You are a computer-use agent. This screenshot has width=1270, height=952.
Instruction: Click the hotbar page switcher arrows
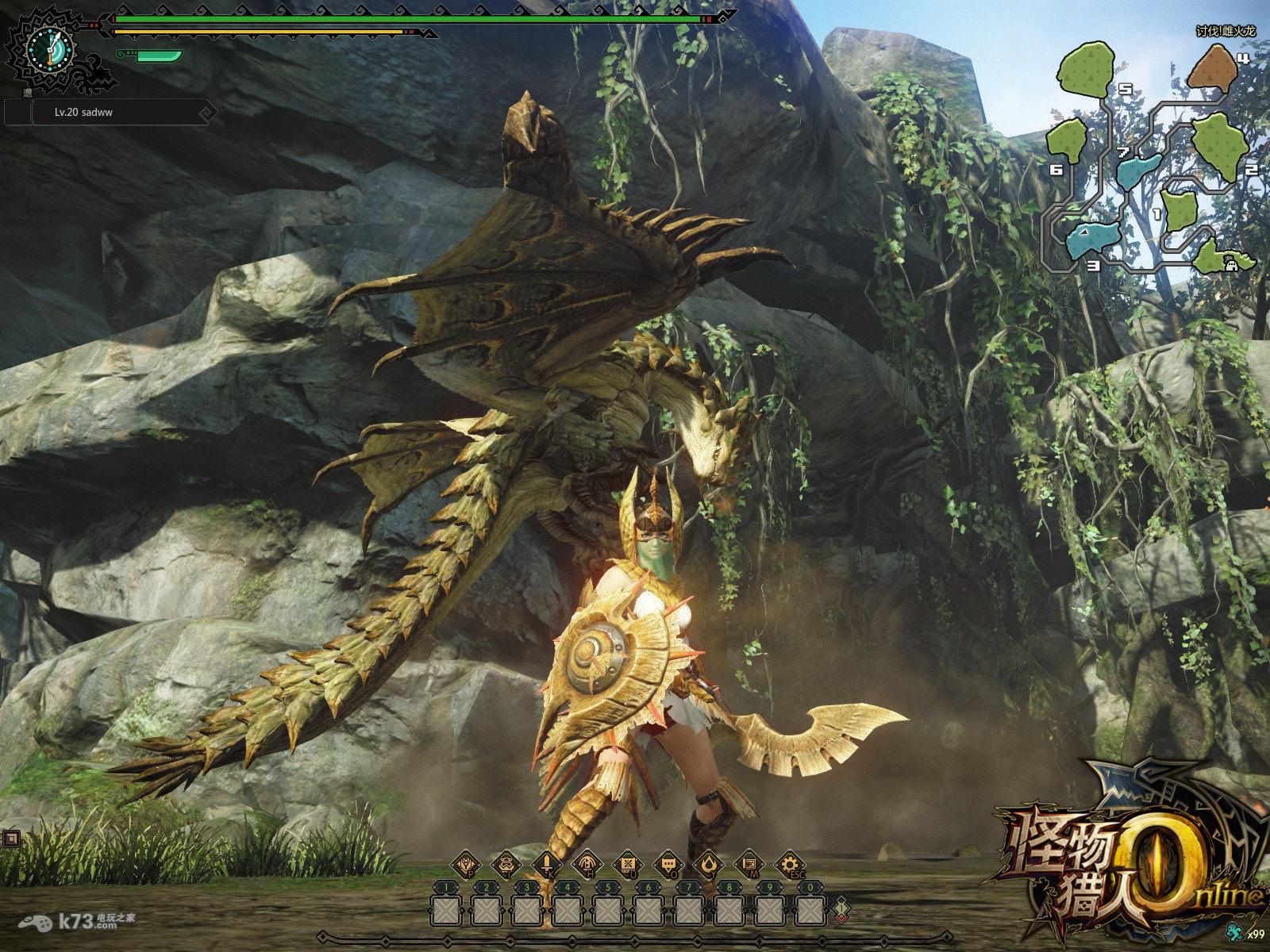point(840,907)
